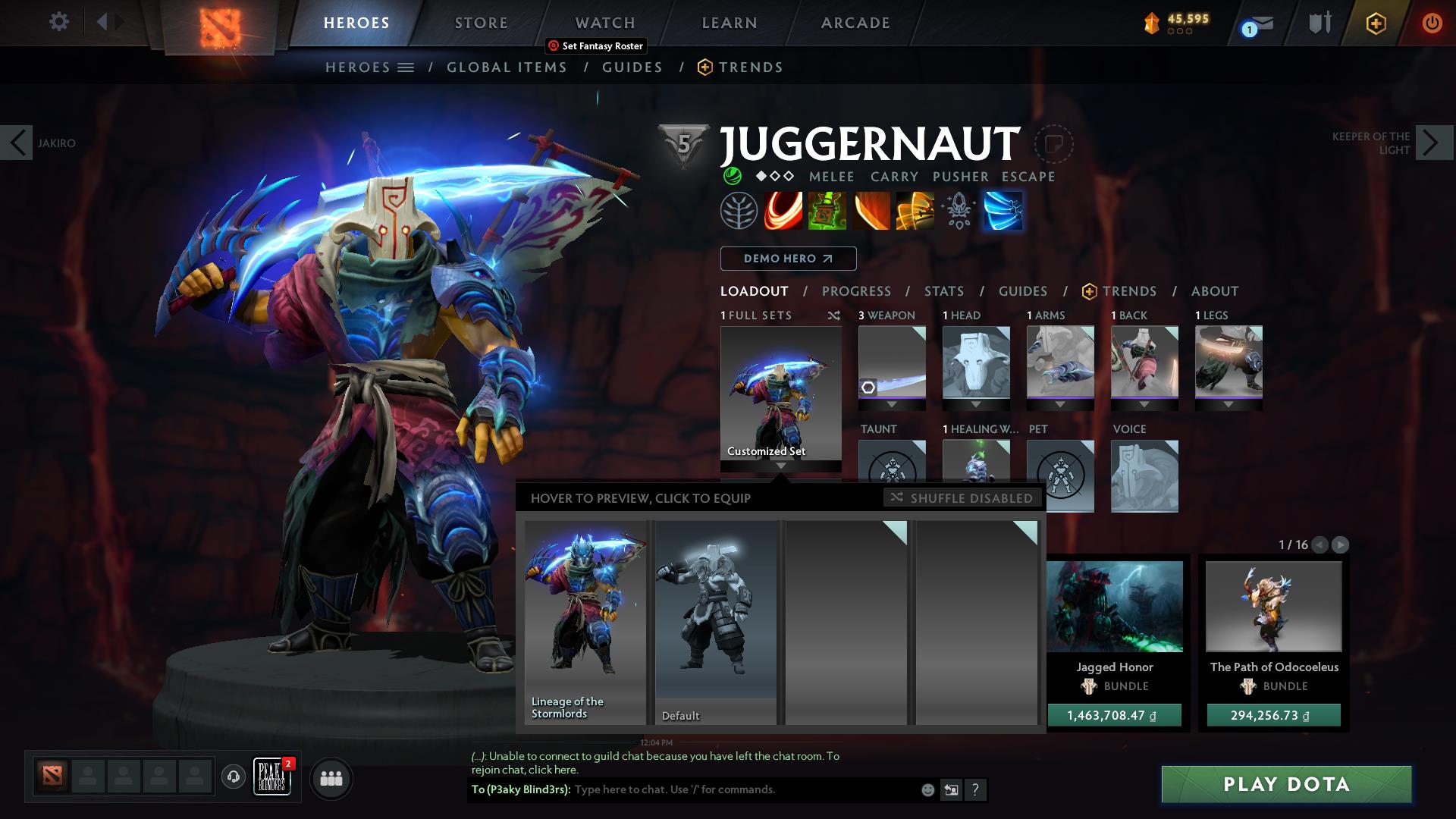Screen dimensions: 1456x819
Task: Click the armory shield and sword icon
Action: click(x=1318, y=23)
